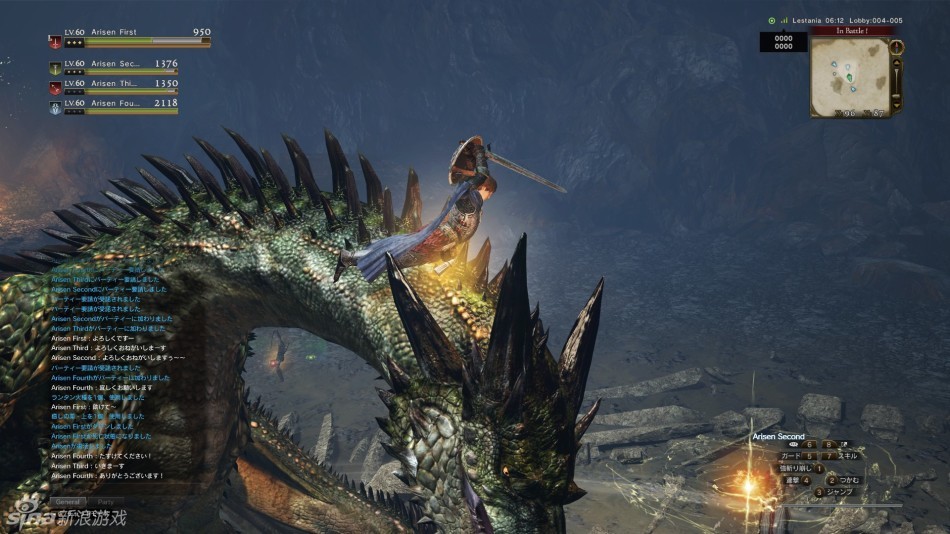Switch to the General chat tab
The image size is (950, 534).
pyautogui.click(x=68, y=502)
